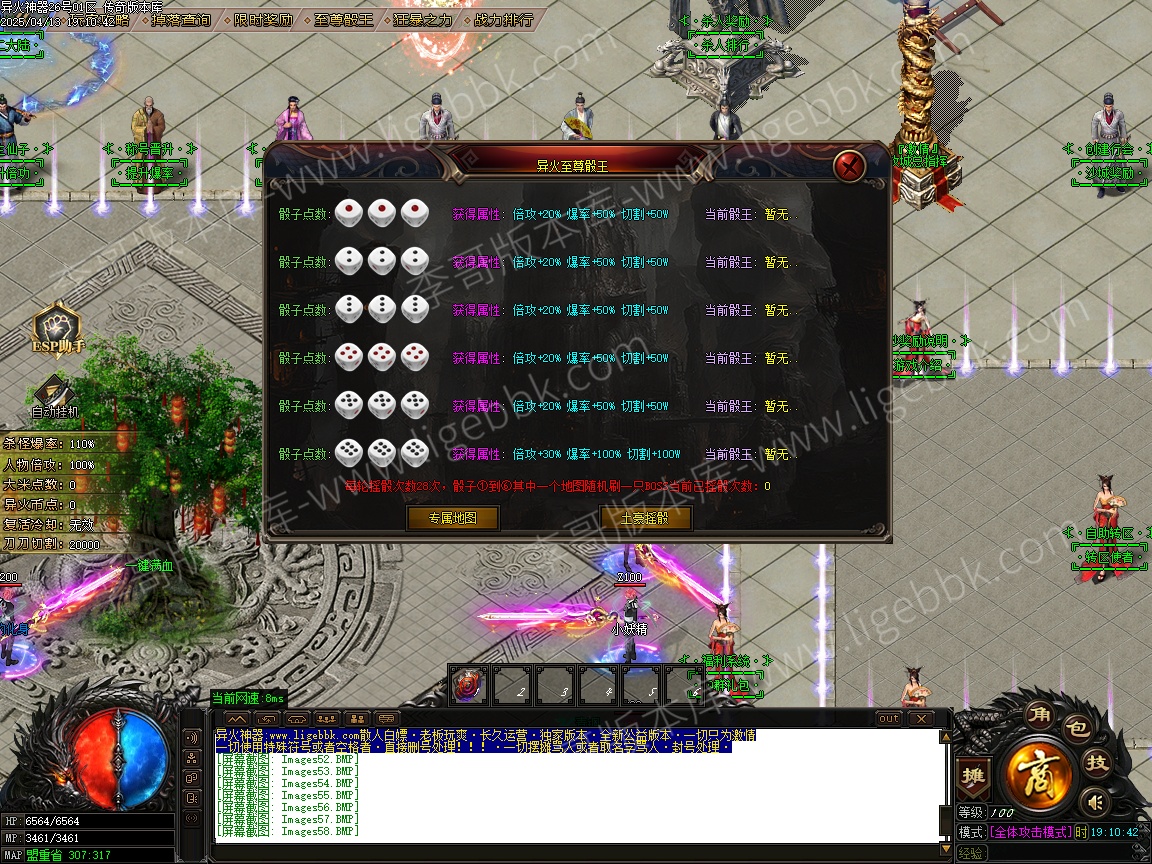
Task: Open the ESP助手 fist icon
Action: 56,330
